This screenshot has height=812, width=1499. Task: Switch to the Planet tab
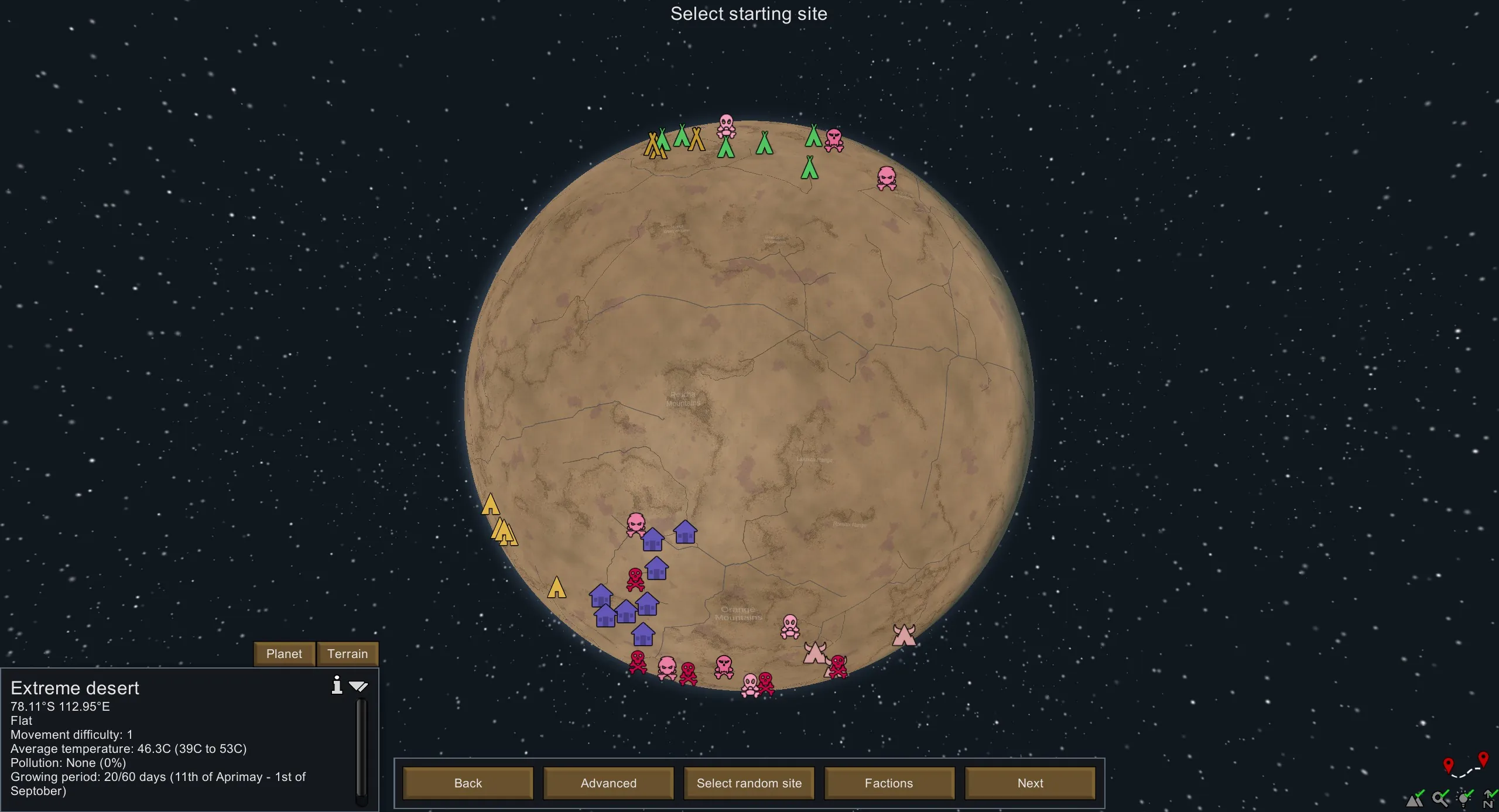coord(284,653)
